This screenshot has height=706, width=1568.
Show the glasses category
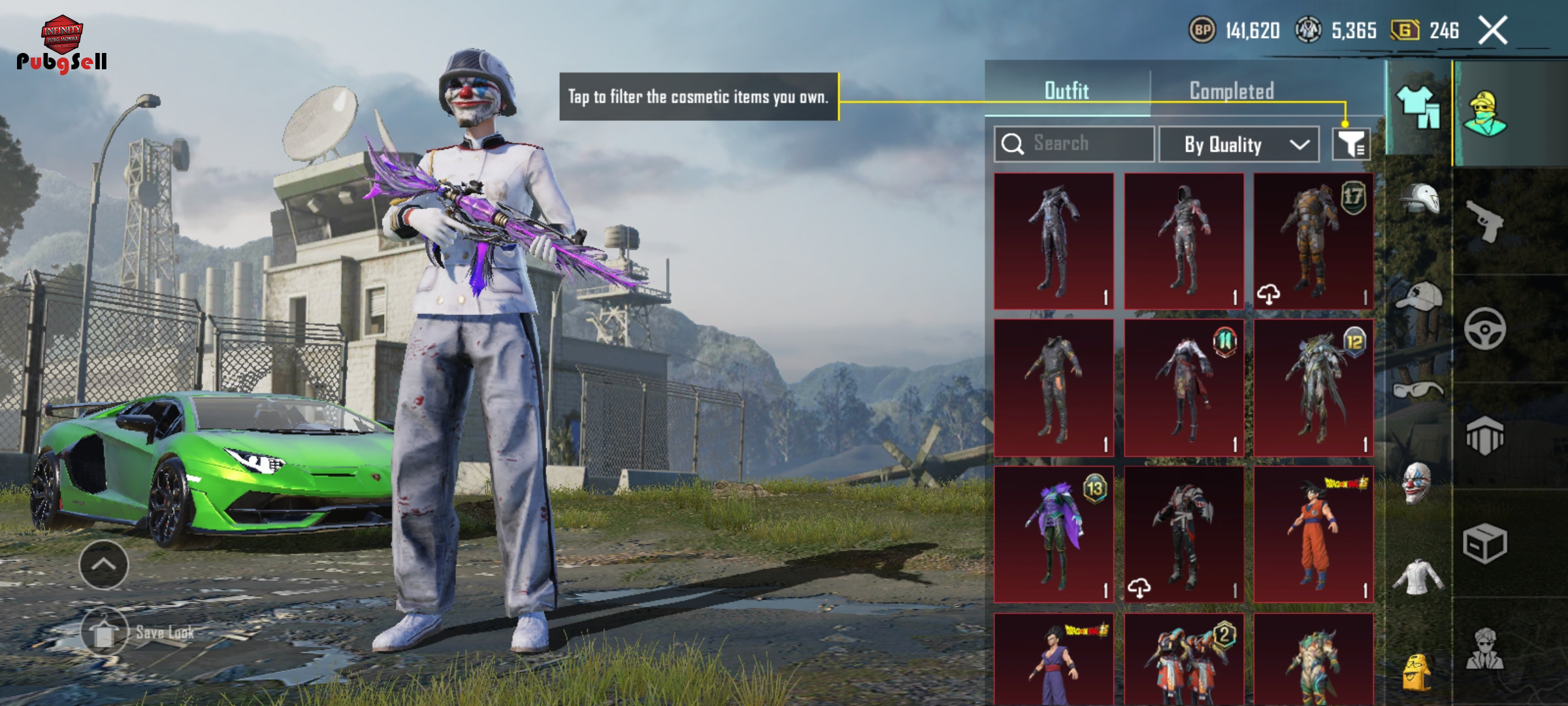(x=1418, y=390)
